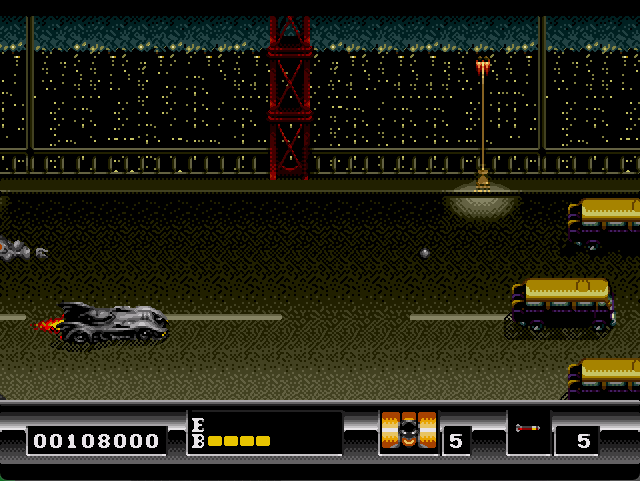Select the missile weapon icon
Screen dimensions: 640x481
(527, 429)
